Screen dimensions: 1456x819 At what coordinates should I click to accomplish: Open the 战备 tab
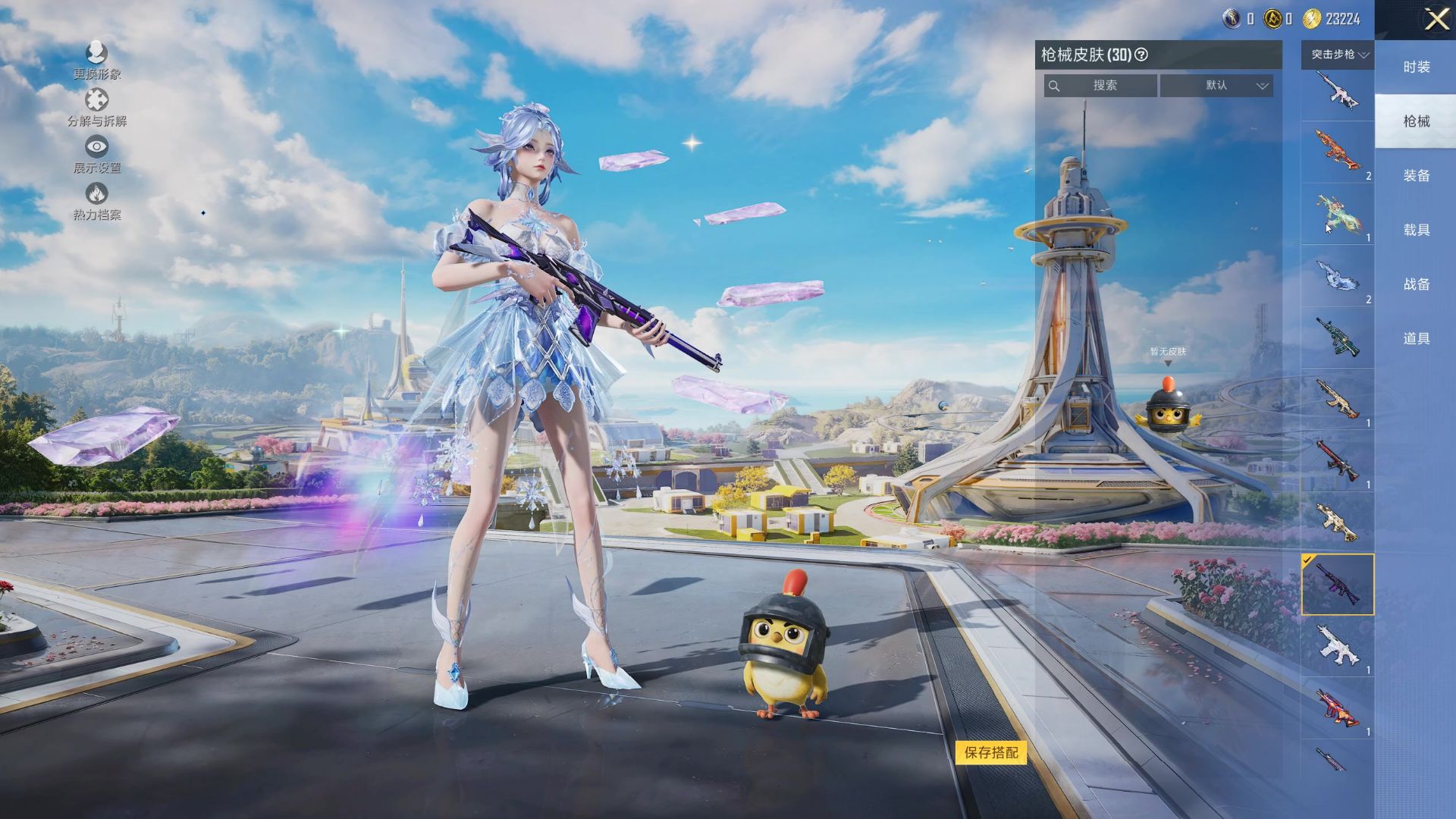[x=1416, y=284]
